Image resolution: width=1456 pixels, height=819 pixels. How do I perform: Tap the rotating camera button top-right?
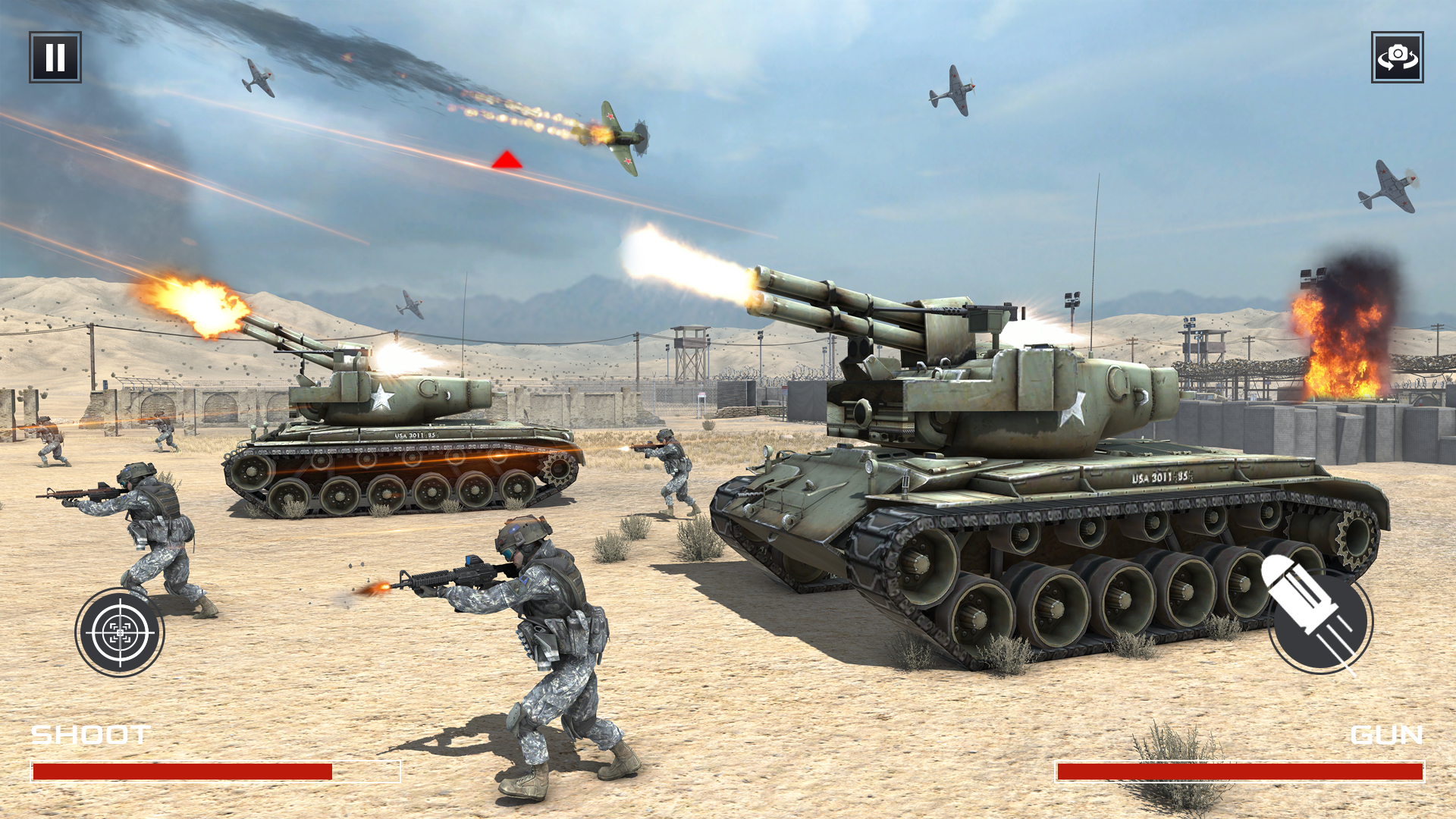click(x=1399, y=55)
